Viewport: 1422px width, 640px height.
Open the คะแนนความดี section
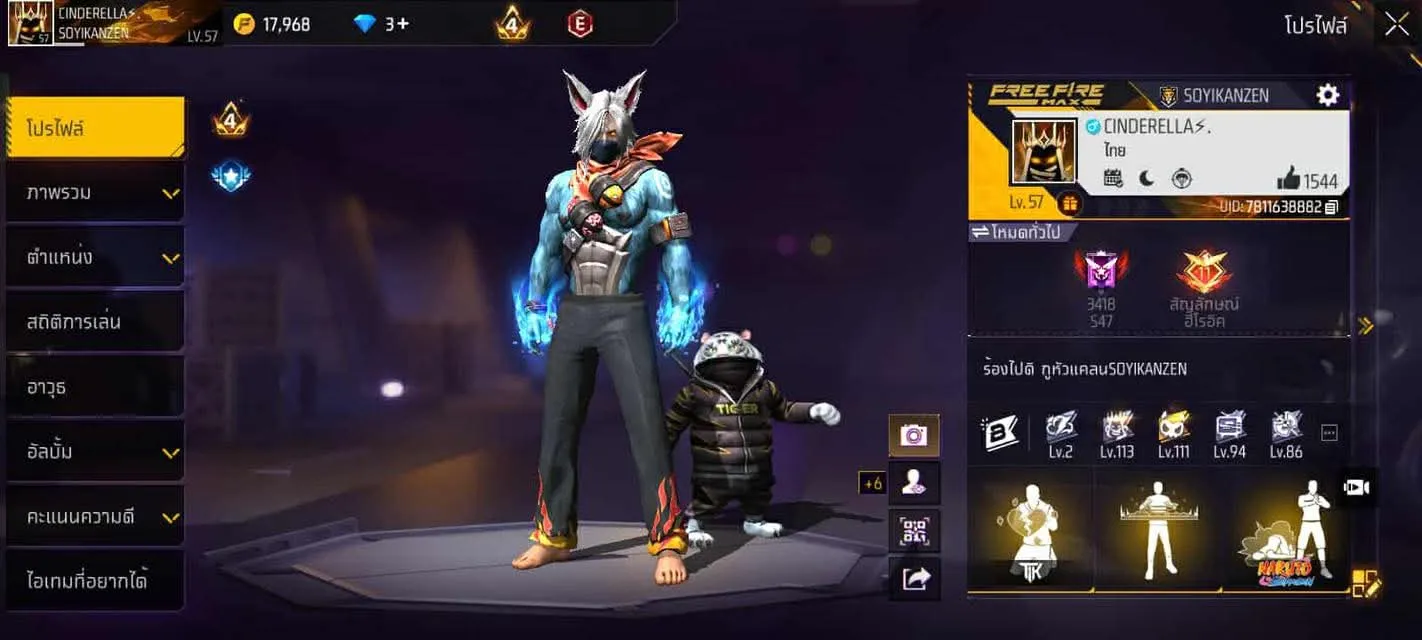coord(95,517)
